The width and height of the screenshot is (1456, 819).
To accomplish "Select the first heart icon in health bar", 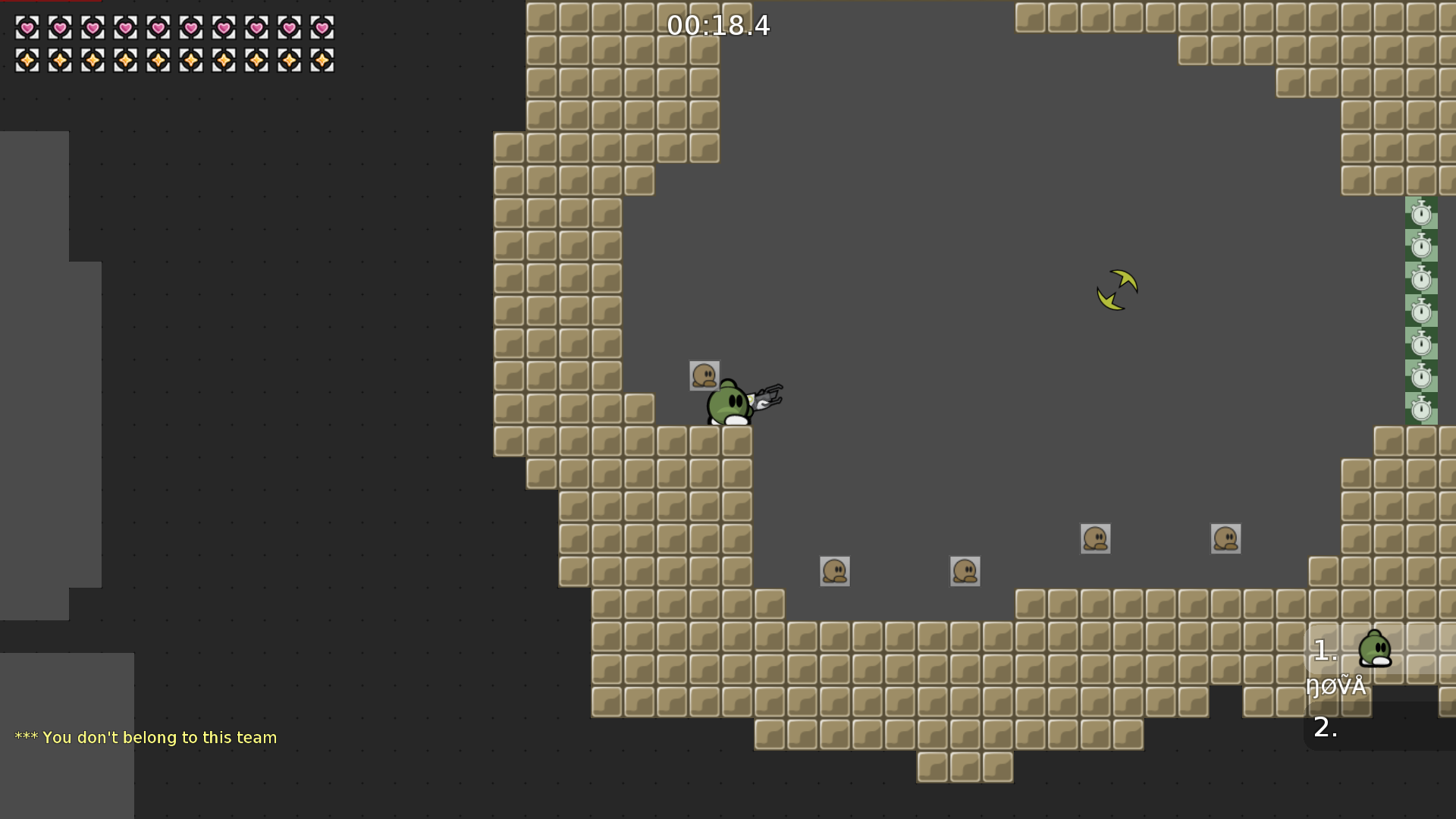I will [x=27, y=27].
